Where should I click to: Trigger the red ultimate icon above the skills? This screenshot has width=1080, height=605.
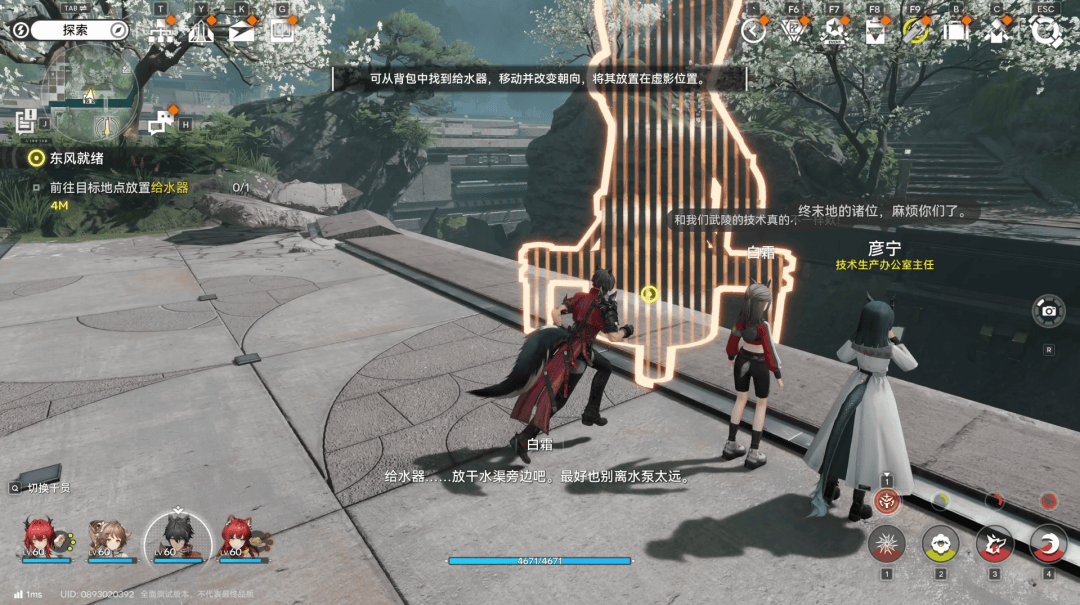886,501
